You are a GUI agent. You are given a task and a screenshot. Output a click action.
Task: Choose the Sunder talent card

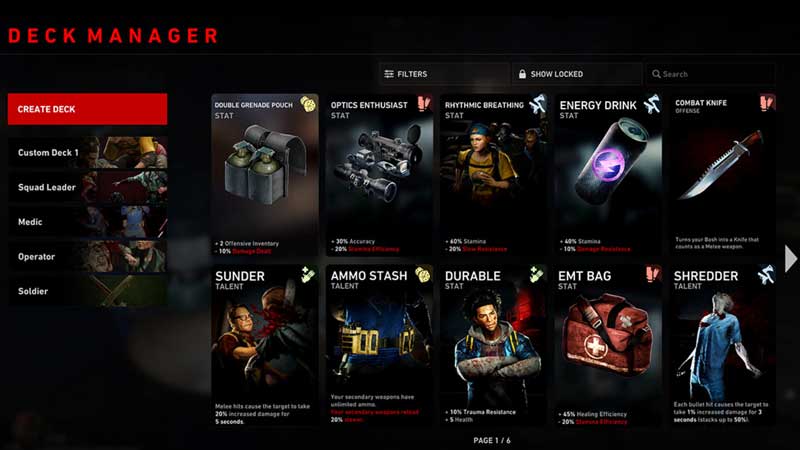pos(265,344)
